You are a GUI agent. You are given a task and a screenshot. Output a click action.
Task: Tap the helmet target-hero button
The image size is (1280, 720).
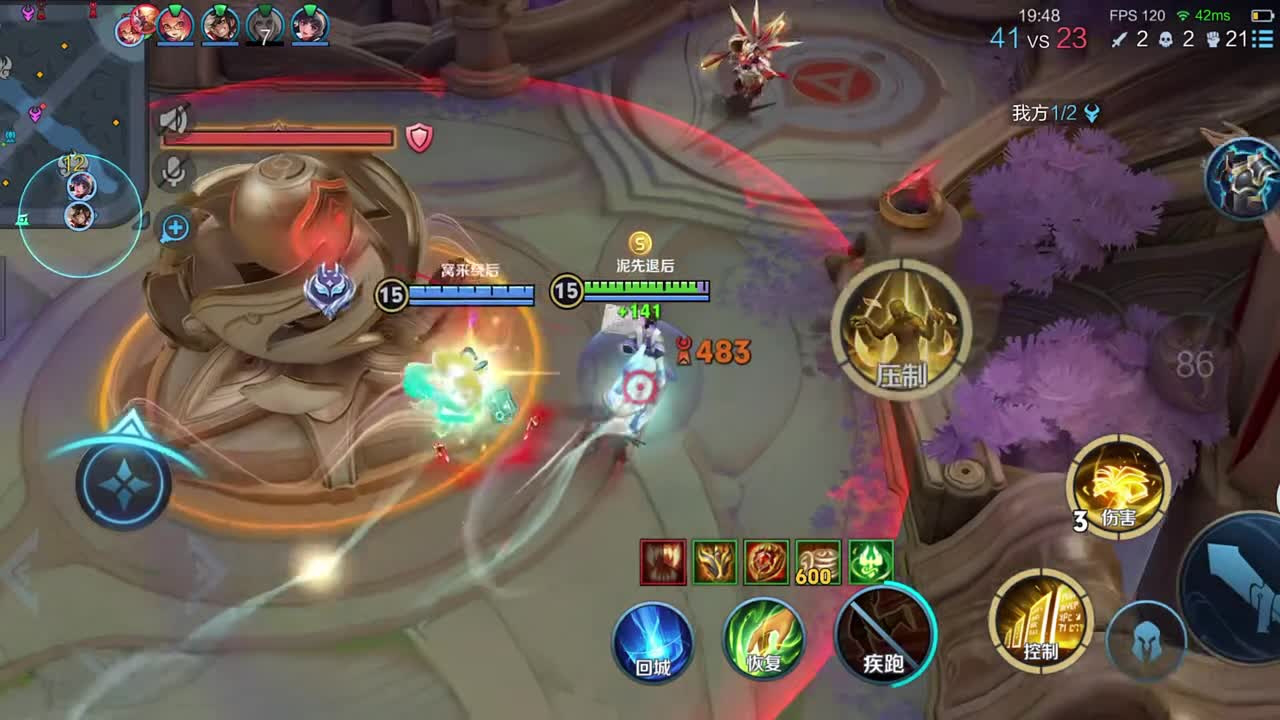click(x=1144, y=641)
